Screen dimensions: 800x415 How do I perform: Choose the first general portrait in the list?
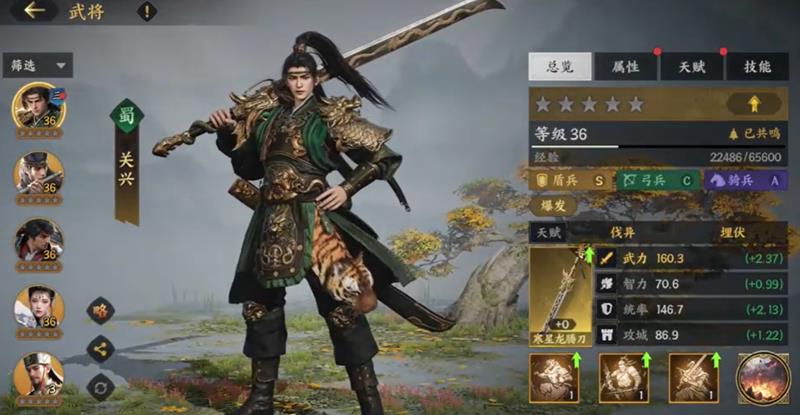[38, 106]
